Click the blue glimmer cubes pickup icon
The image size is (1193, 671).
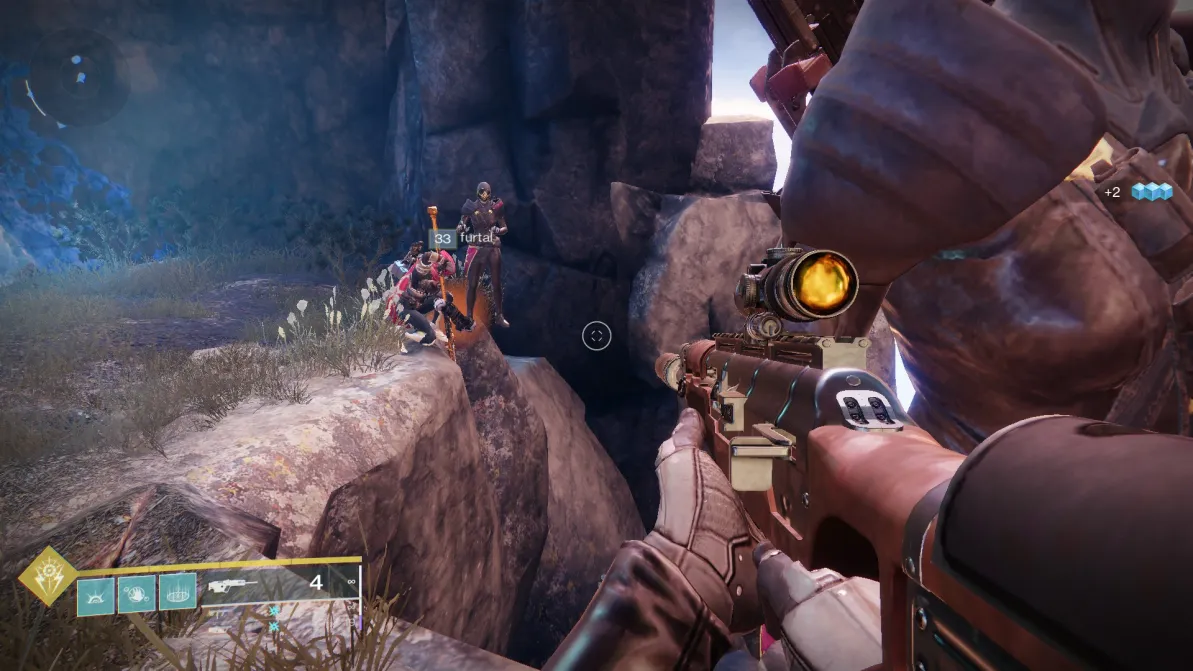1151,191
